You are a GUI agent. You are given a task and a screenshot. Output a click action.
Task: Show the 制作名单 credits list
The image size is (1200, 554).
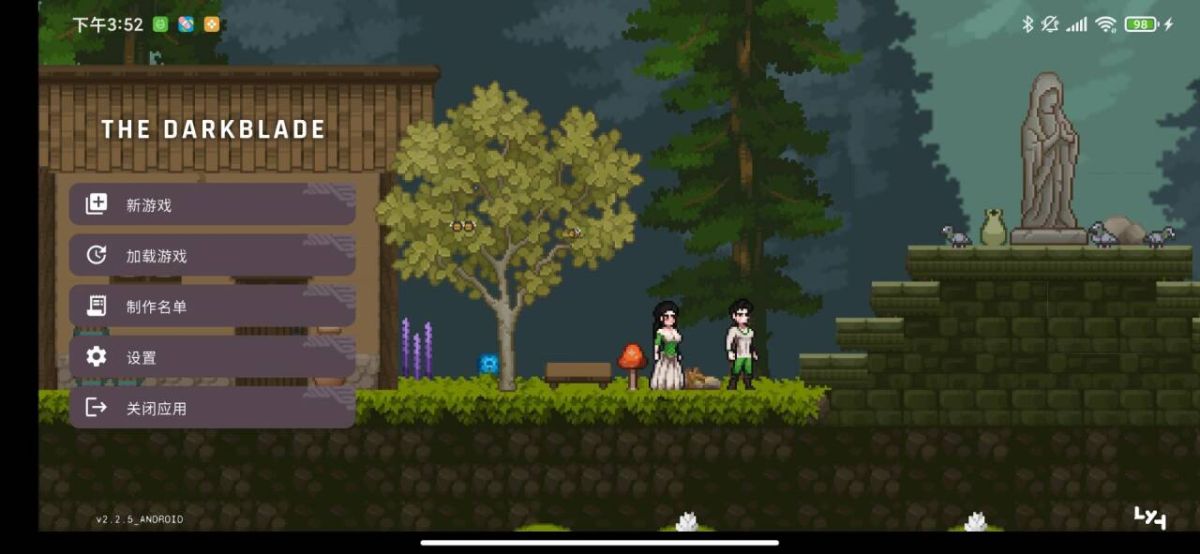[x=211, y=306]
